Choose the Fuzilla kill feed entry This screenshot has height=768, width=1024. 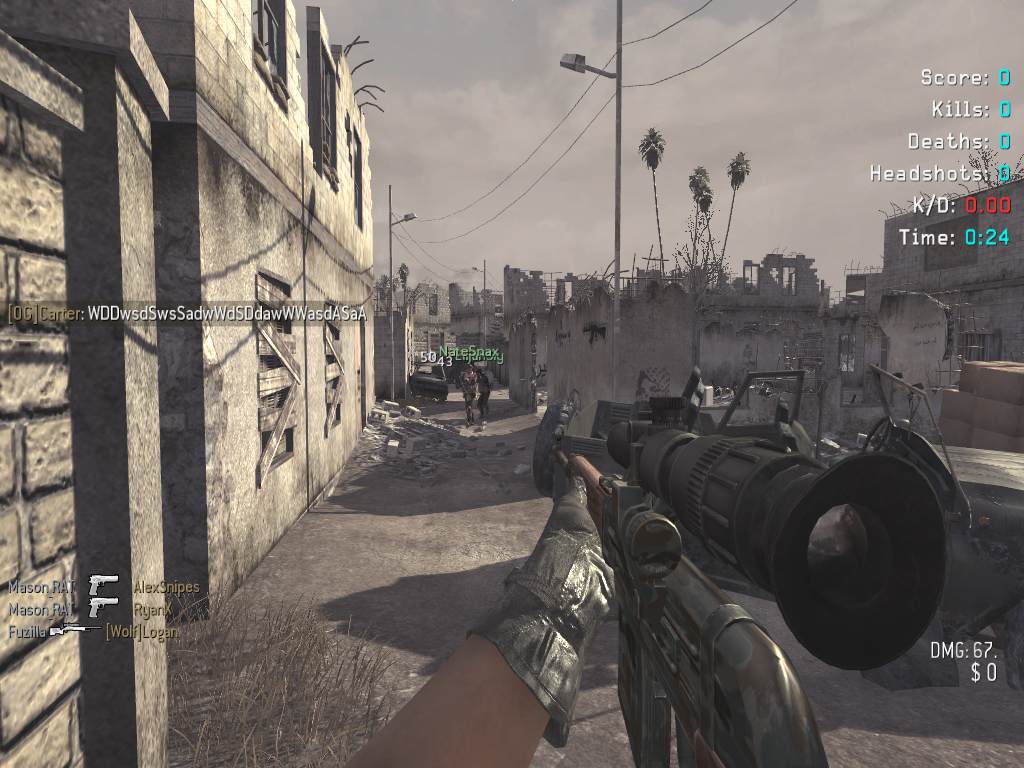click(26, 632)
